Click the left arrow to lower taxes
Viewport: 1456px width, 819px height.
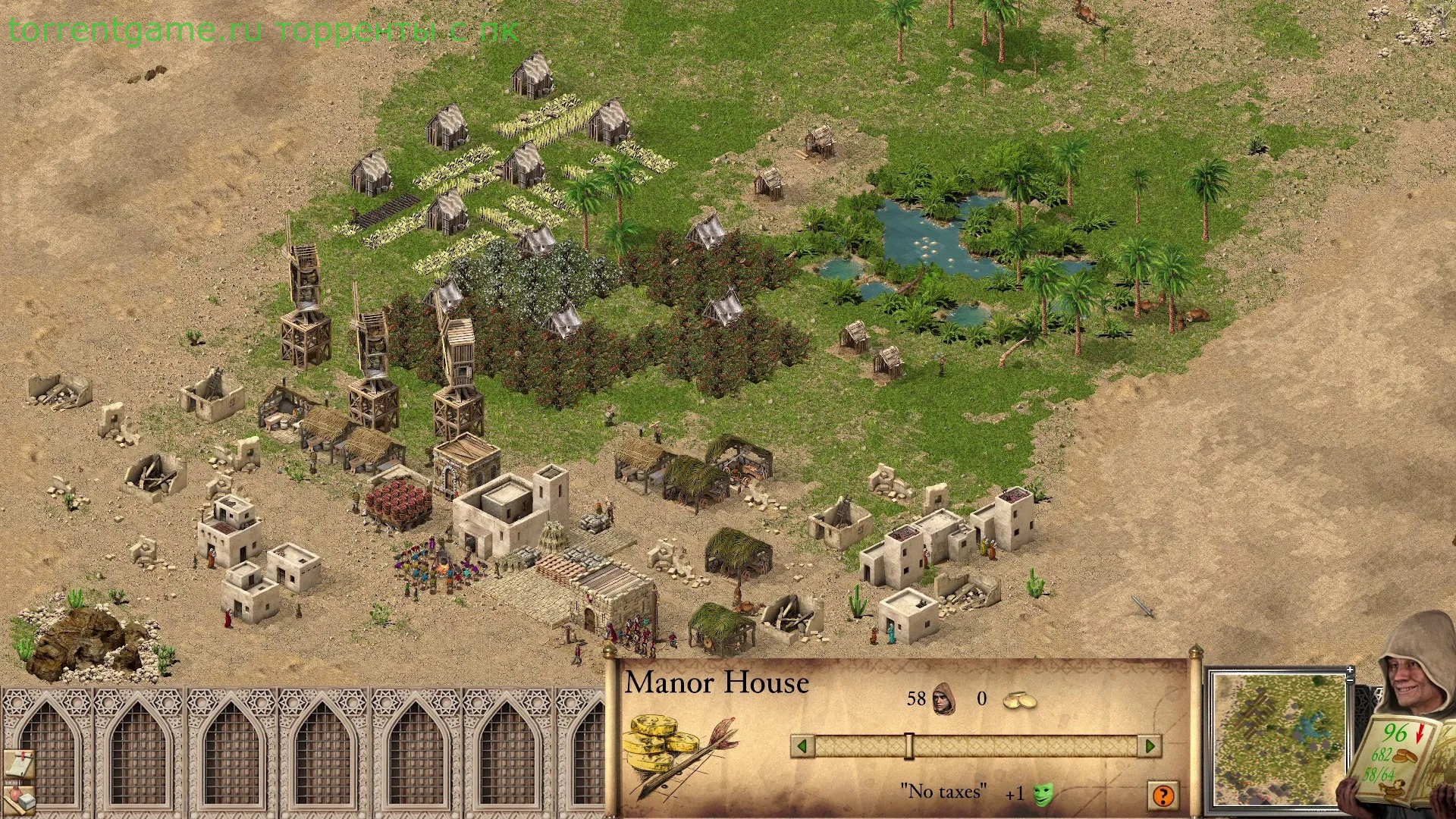802,746
